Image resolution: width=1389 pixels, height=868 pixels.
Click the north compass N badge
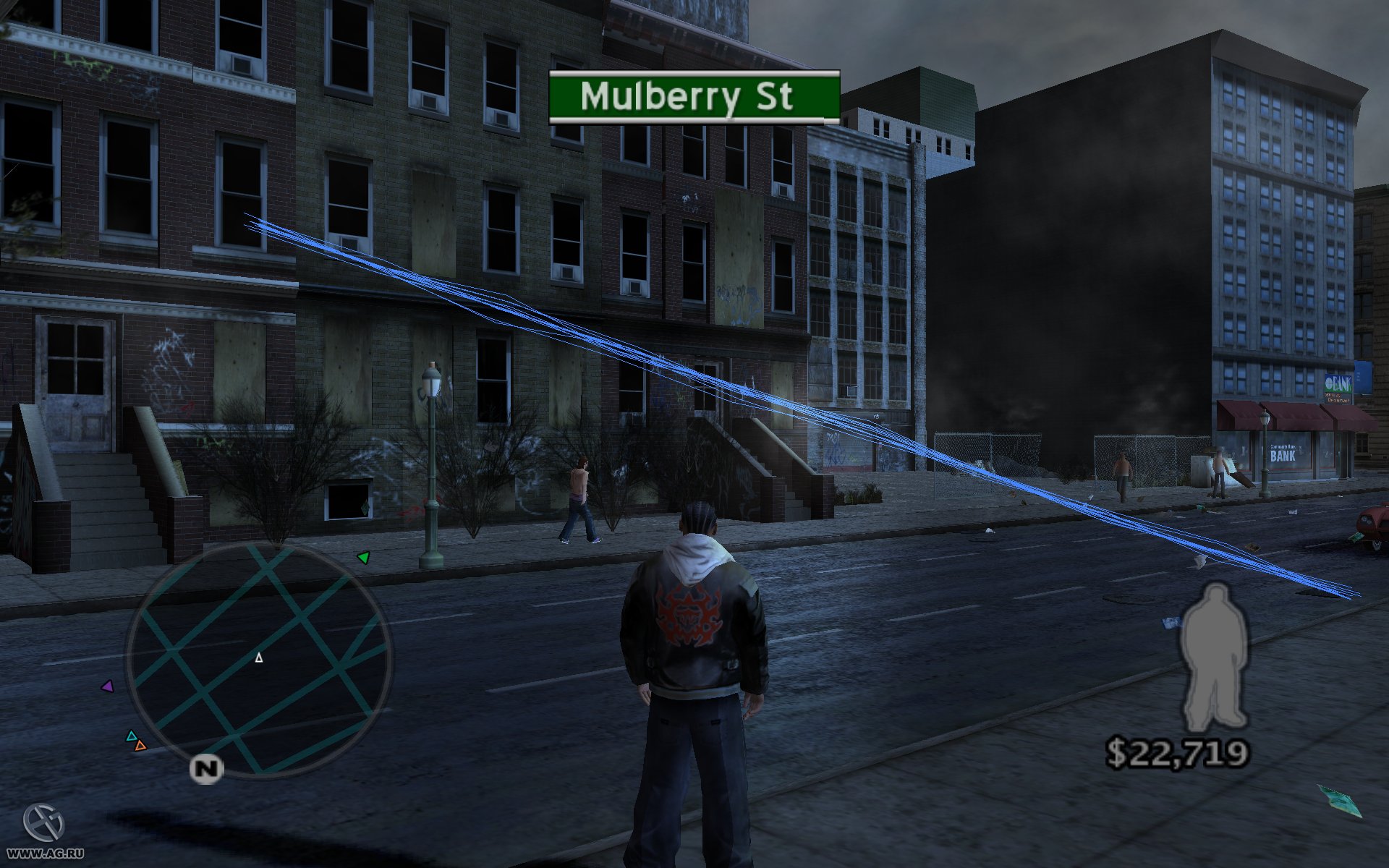[206, 769]
